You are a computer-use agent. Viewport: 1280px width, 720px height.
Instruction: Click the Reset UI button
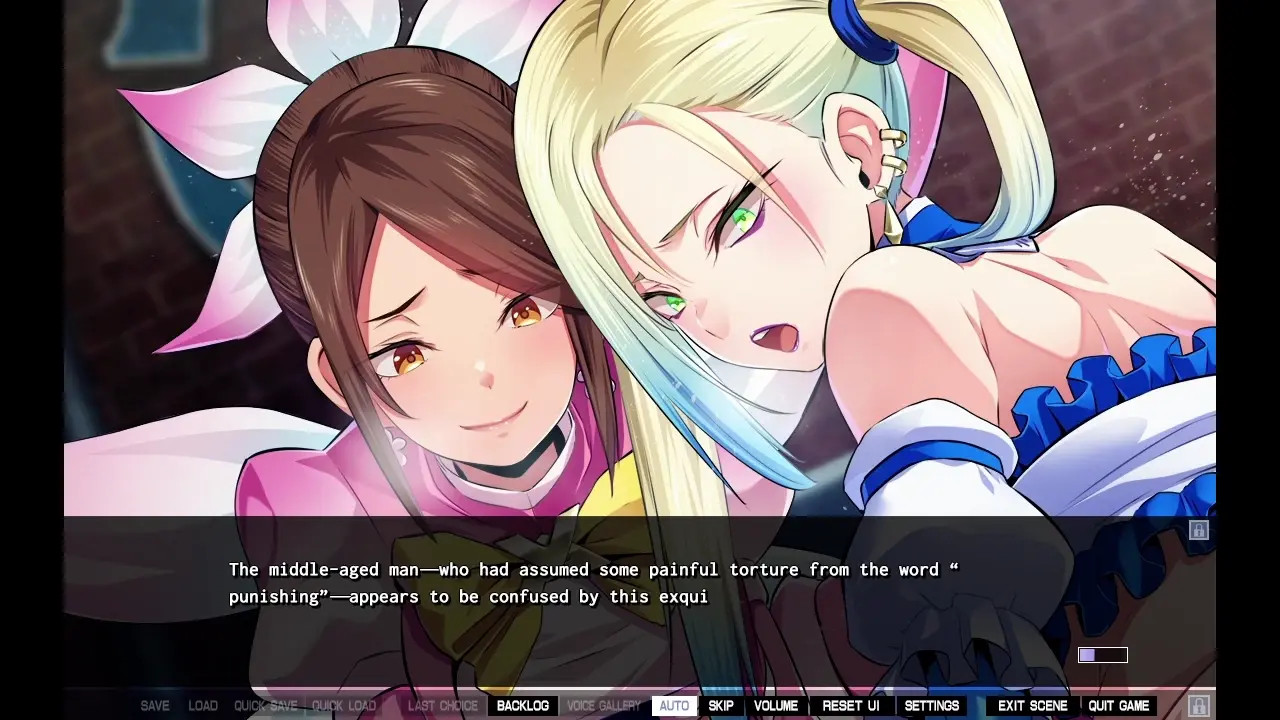[x=851, y=706]
